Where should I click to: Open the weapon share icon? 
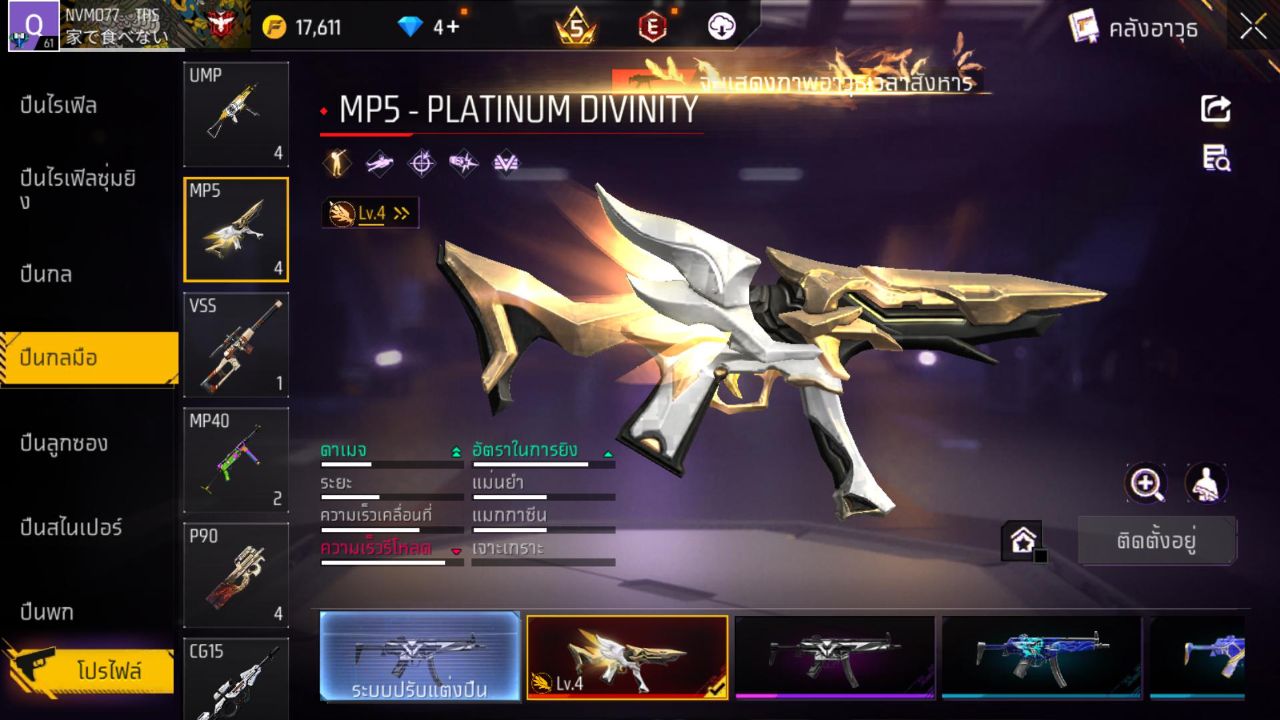pyautogui.click(x=1215, y=109)
